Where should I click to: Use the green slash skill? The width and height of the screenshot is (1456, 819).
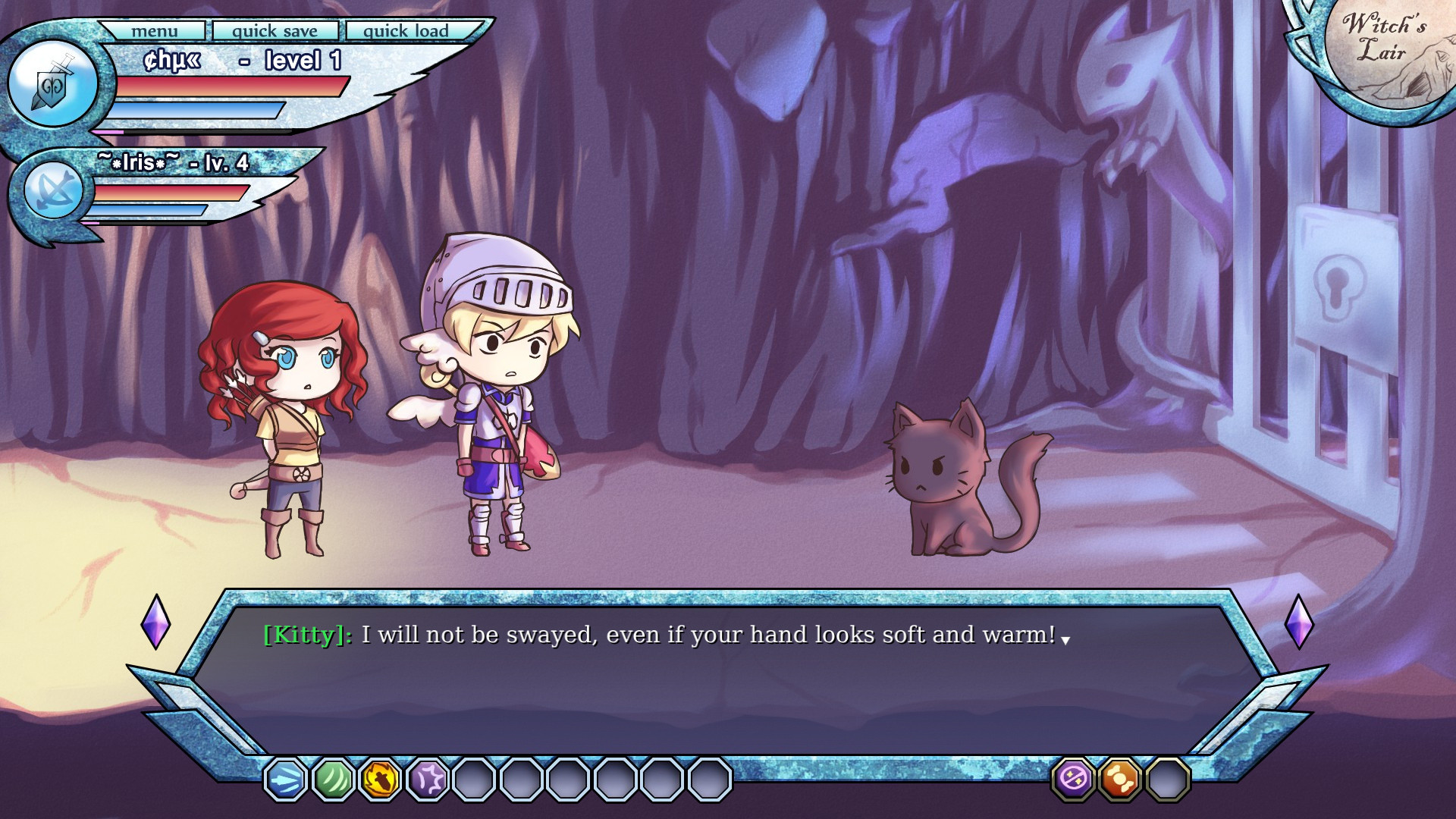333,779
